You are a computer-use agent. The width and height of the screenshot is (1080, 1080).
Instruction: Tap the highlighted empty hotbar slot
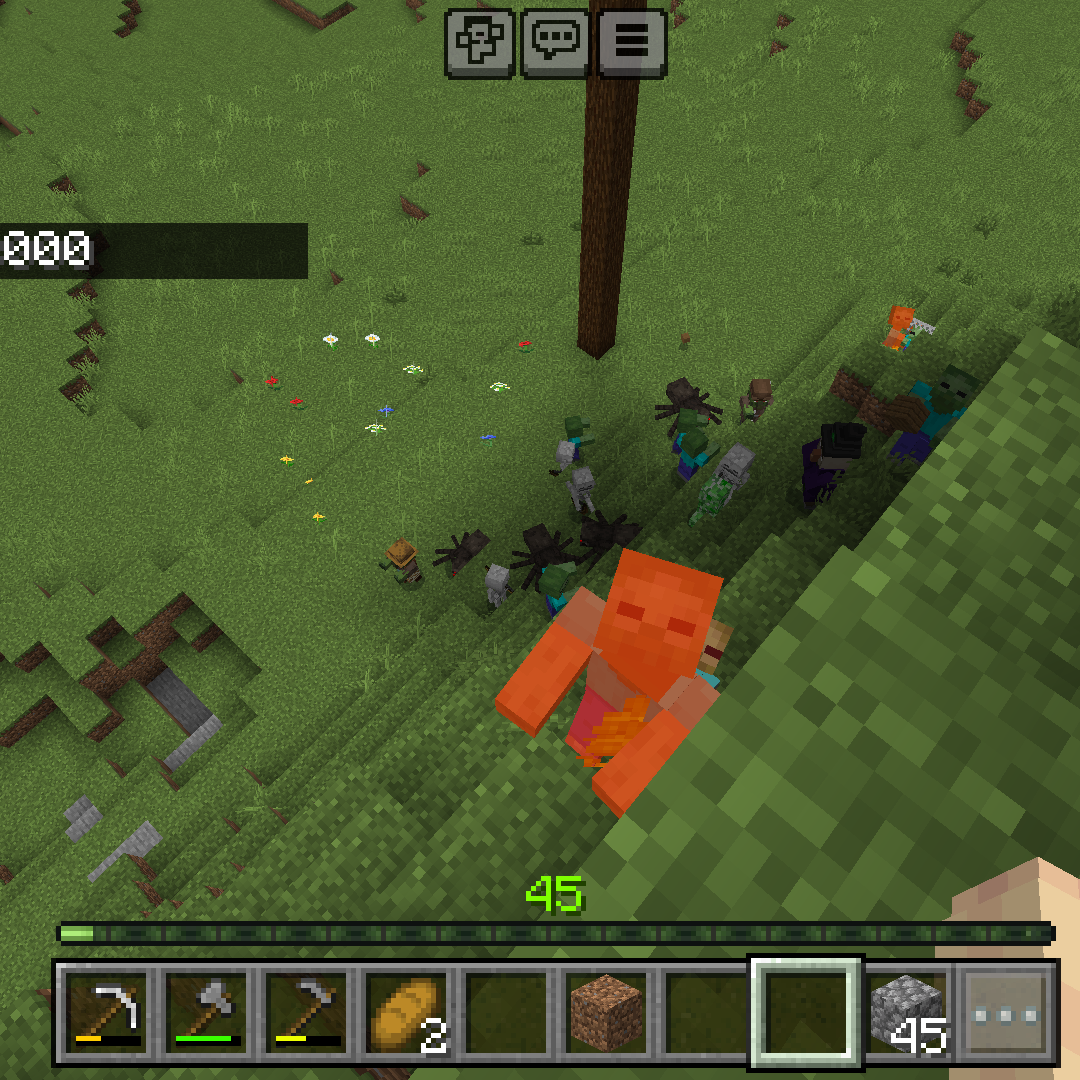click(x=806, y=1011)
